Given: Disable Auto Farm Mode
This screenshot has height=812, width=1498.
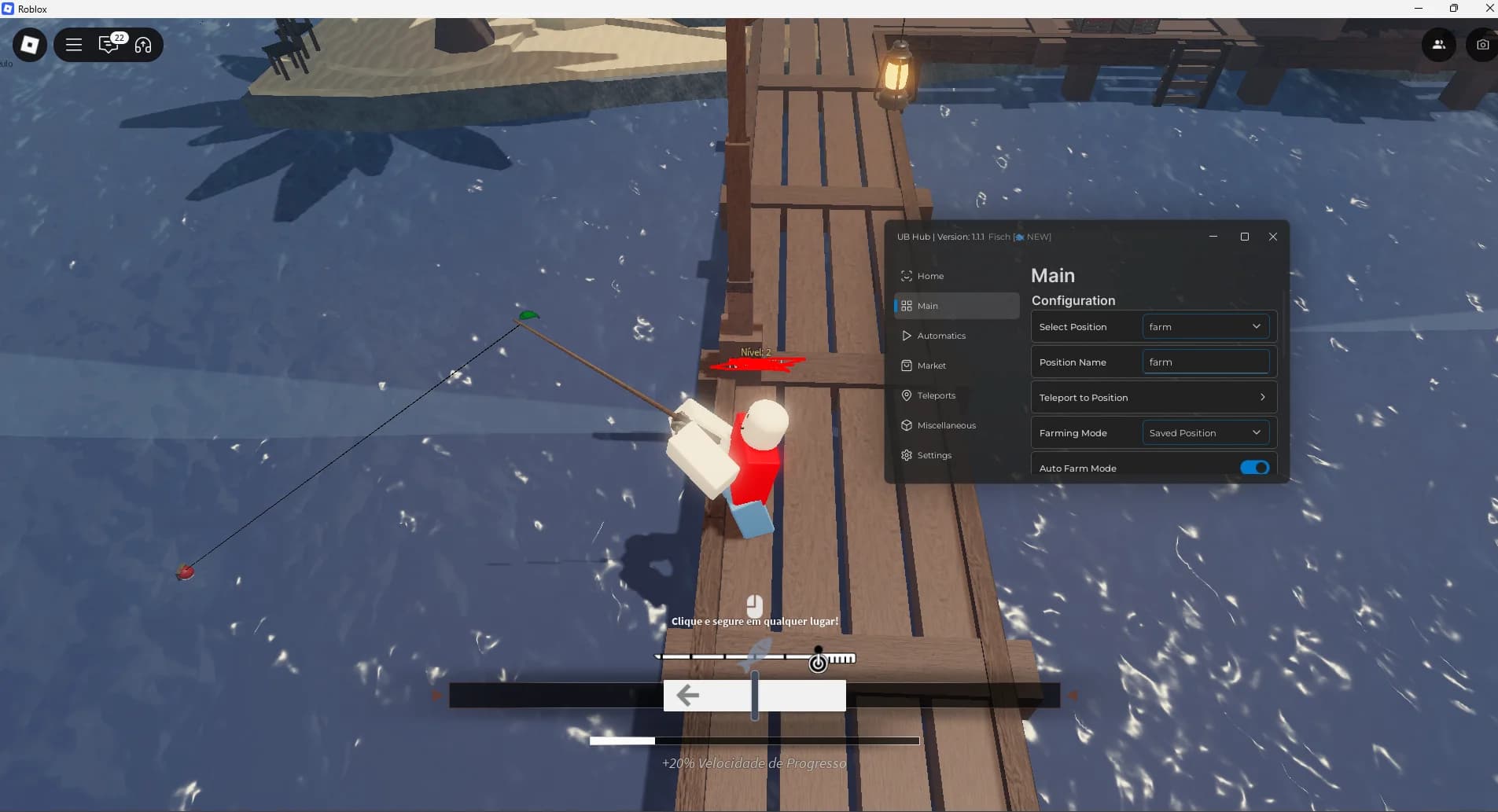Looking at the screenshot, I should coord(1255,467).
